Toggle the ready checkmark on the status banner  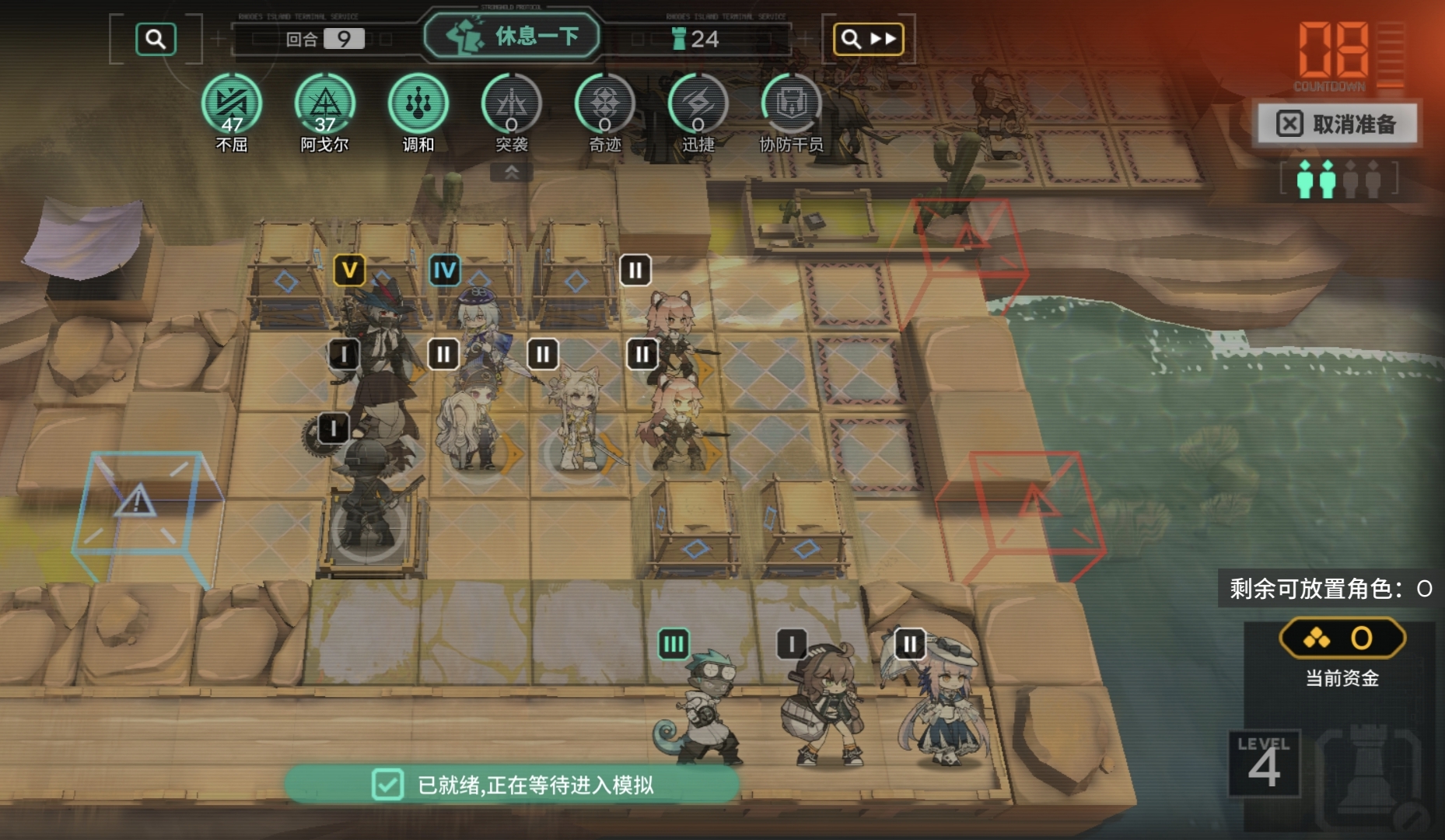pos(387,785)
